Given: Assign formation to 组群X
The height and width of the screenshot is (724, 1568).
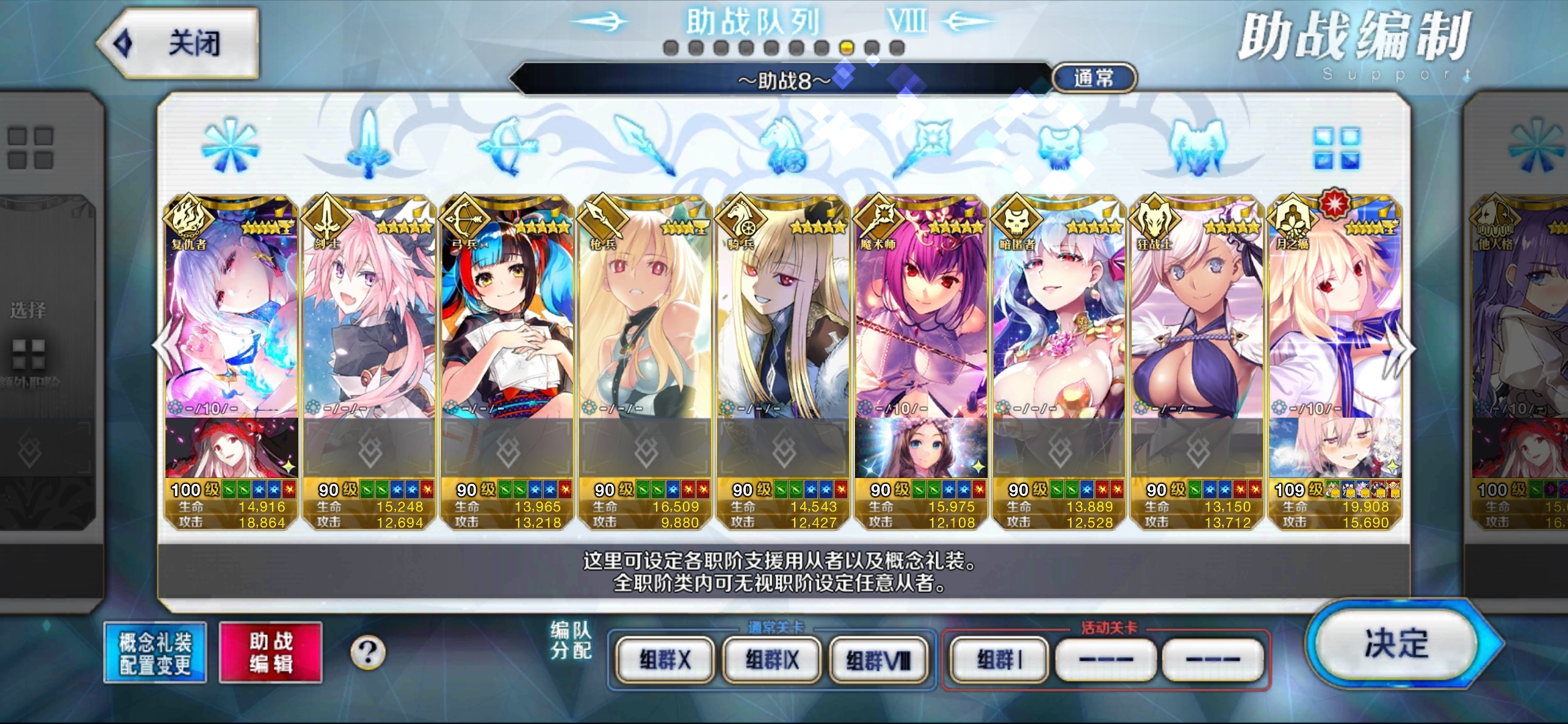Looking at the screenshot, I should coord(665,660).
